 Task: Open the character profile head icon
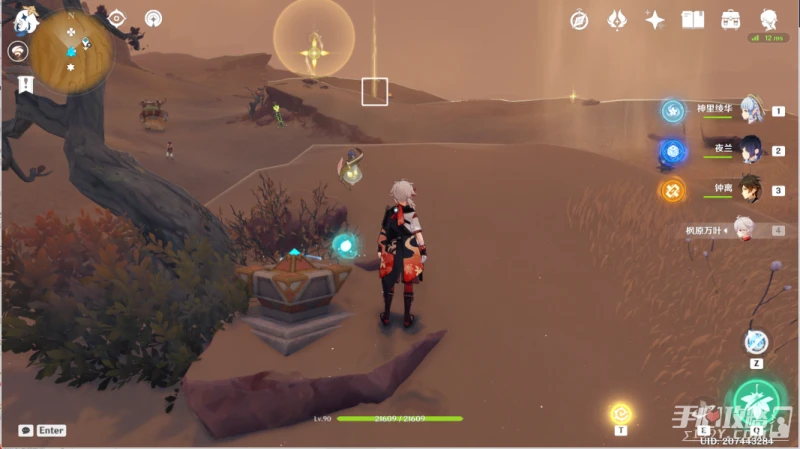[769, 19]
